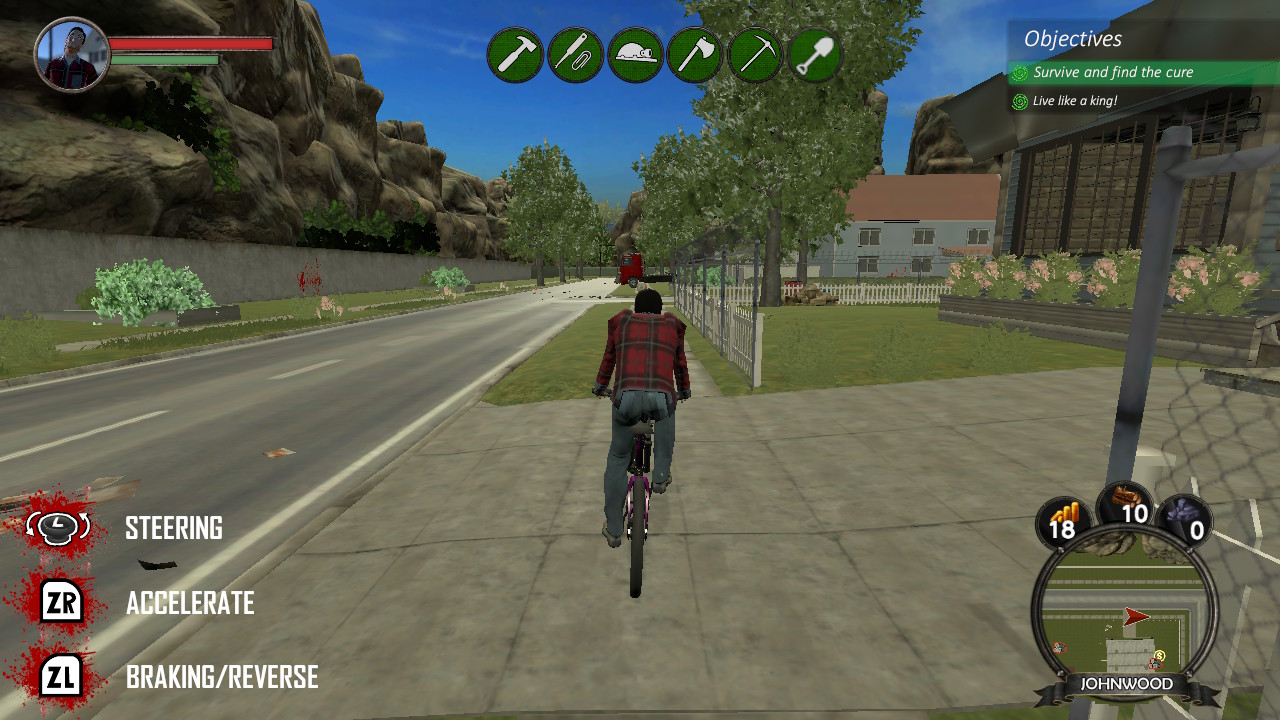
Task: Click the ore resource counter showing 0
Action: [1186, 521]
